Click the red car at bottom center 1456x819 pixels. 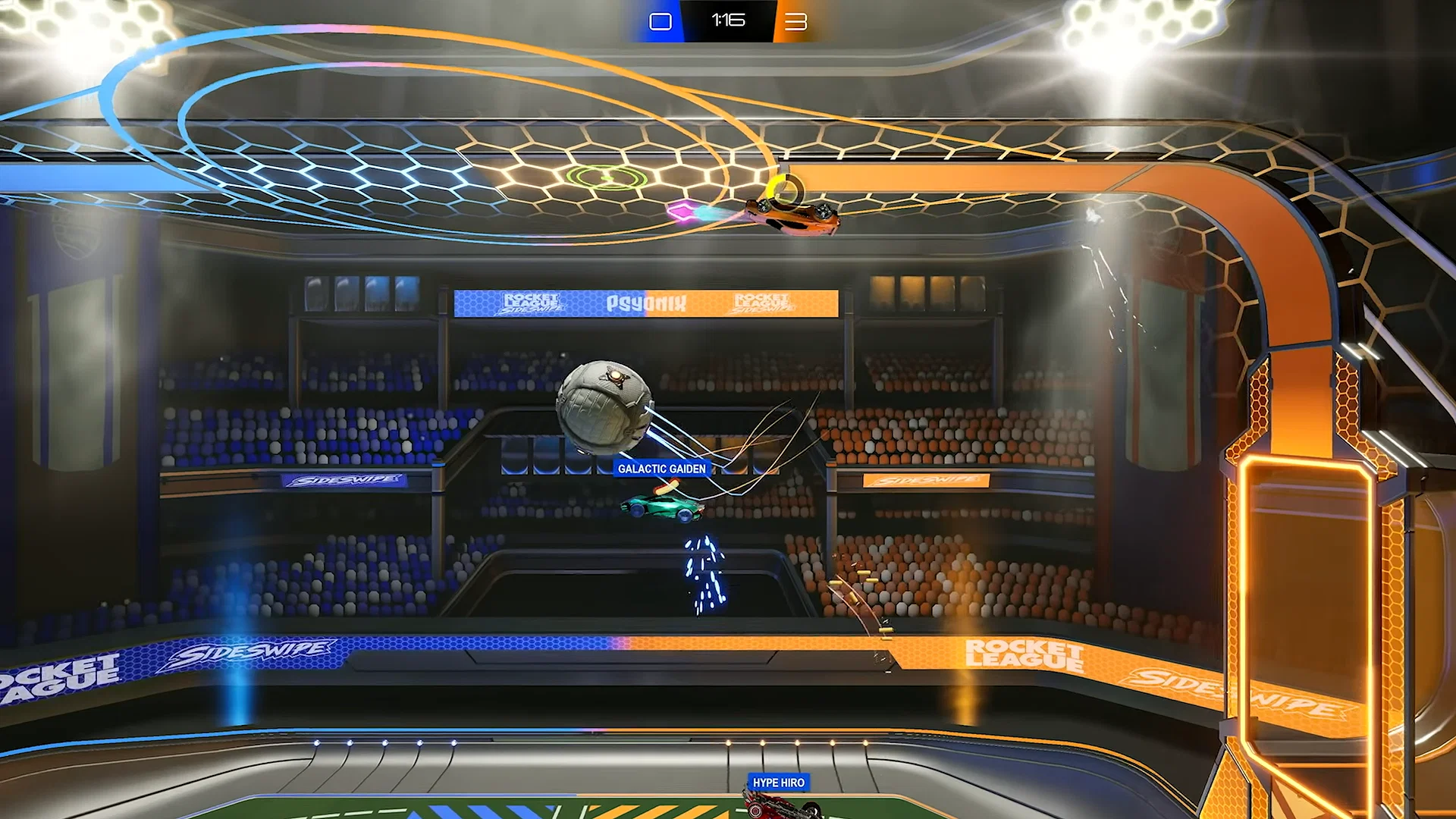776,808
